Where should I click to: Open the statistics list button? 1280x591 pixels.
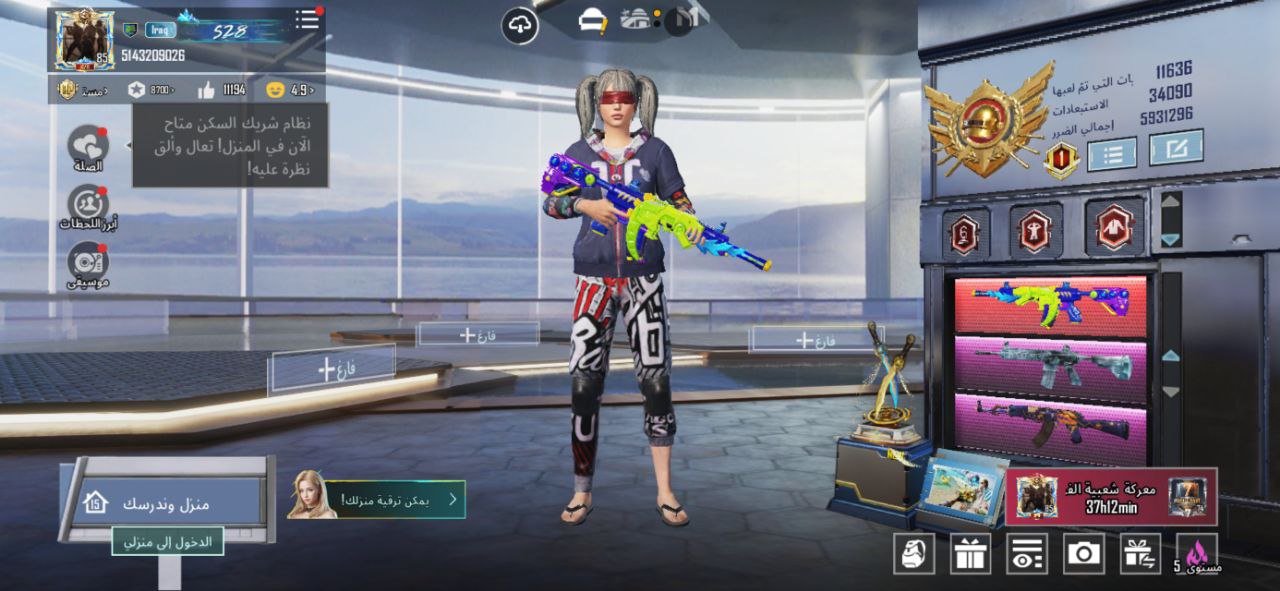point(1111,154)
